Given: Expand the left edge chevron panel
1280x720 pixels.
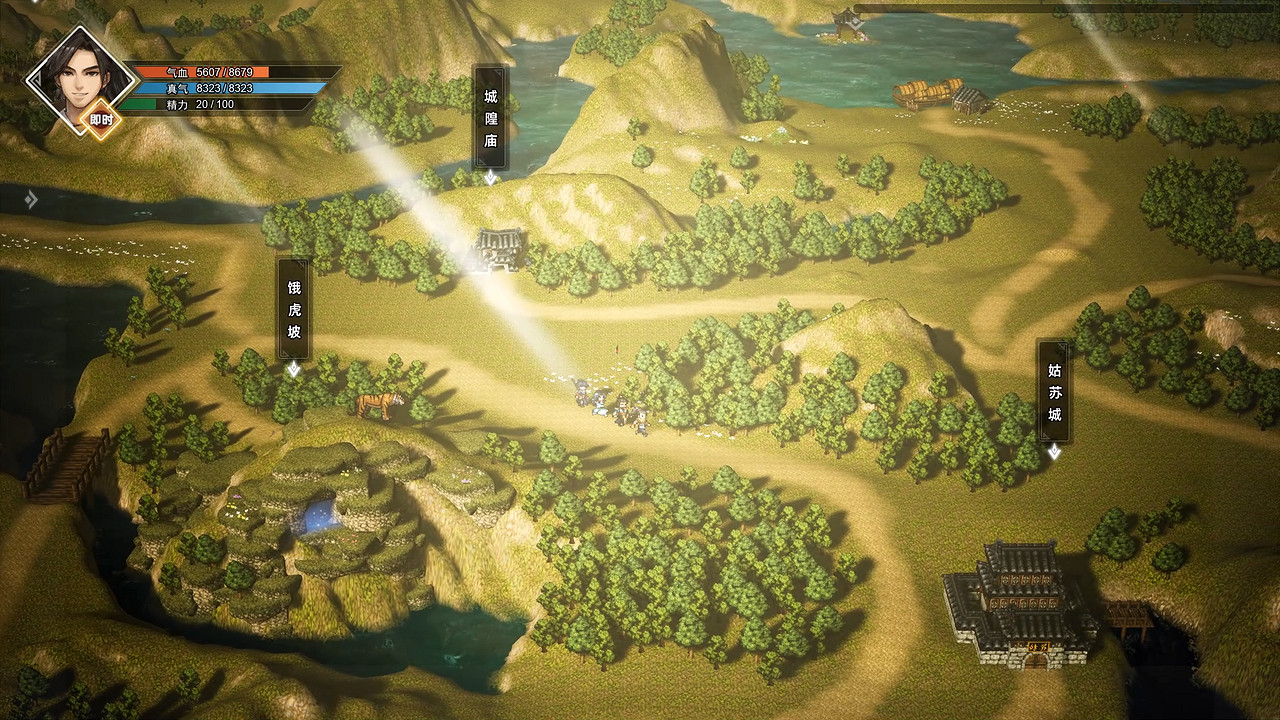Looking at the screenshot, I should [30, 200].
